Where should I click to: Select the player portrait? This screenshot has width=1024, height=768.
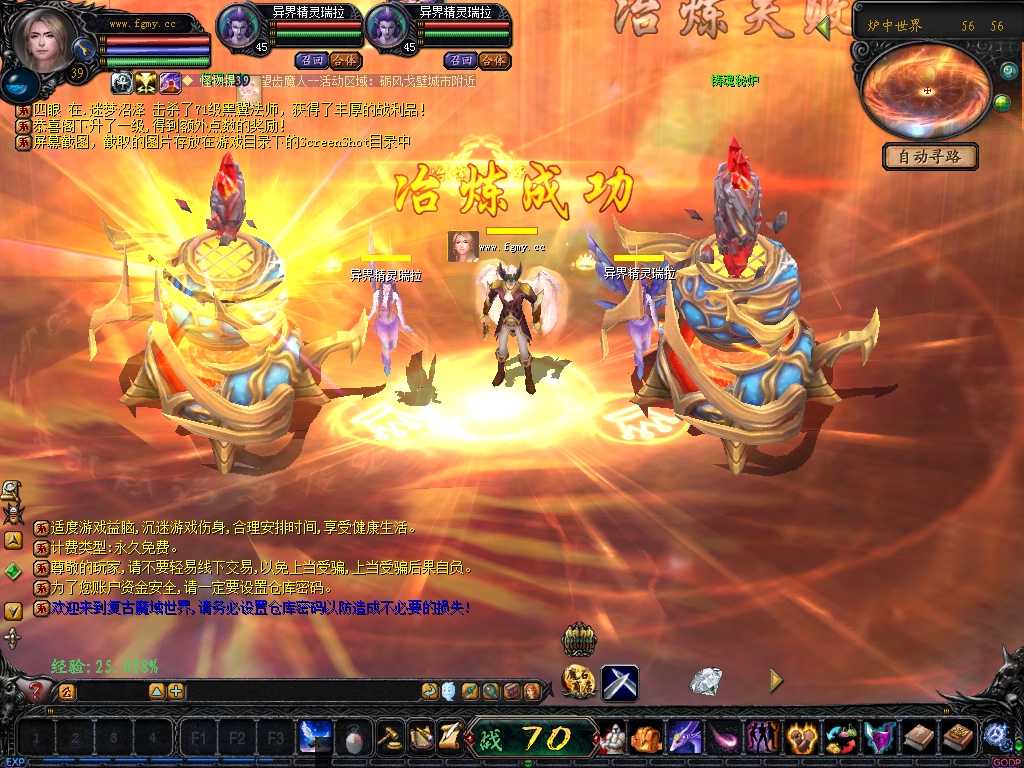[x=42, y=40]
